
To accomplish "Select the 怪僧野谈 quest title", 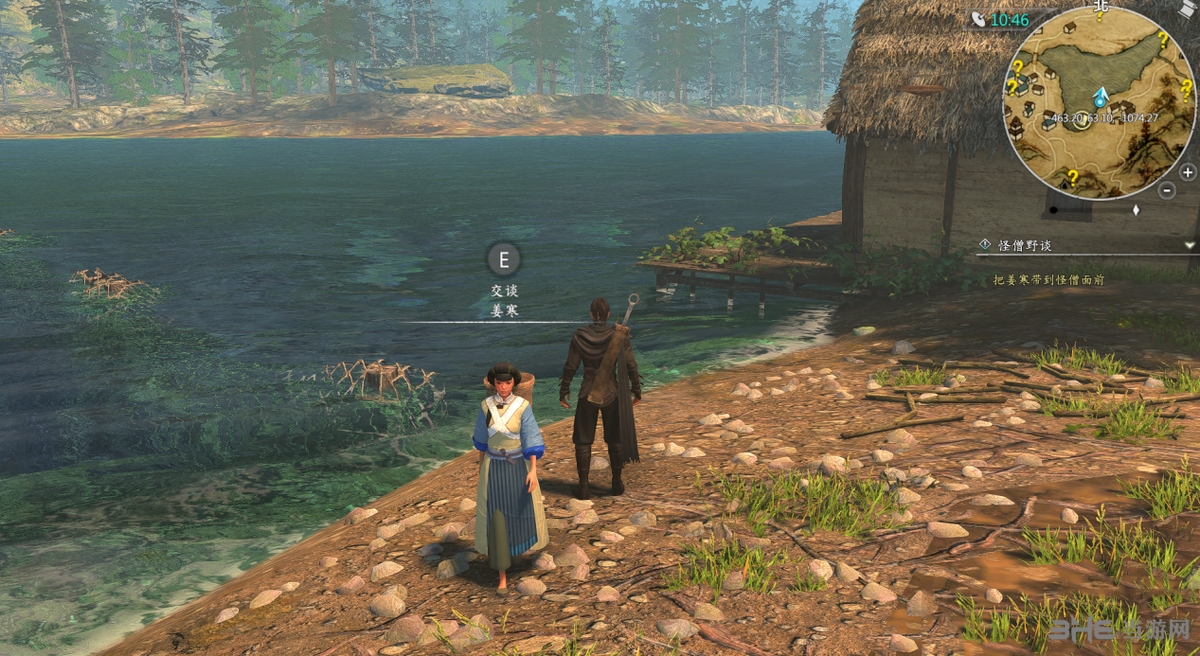I will coord(1025,245).
